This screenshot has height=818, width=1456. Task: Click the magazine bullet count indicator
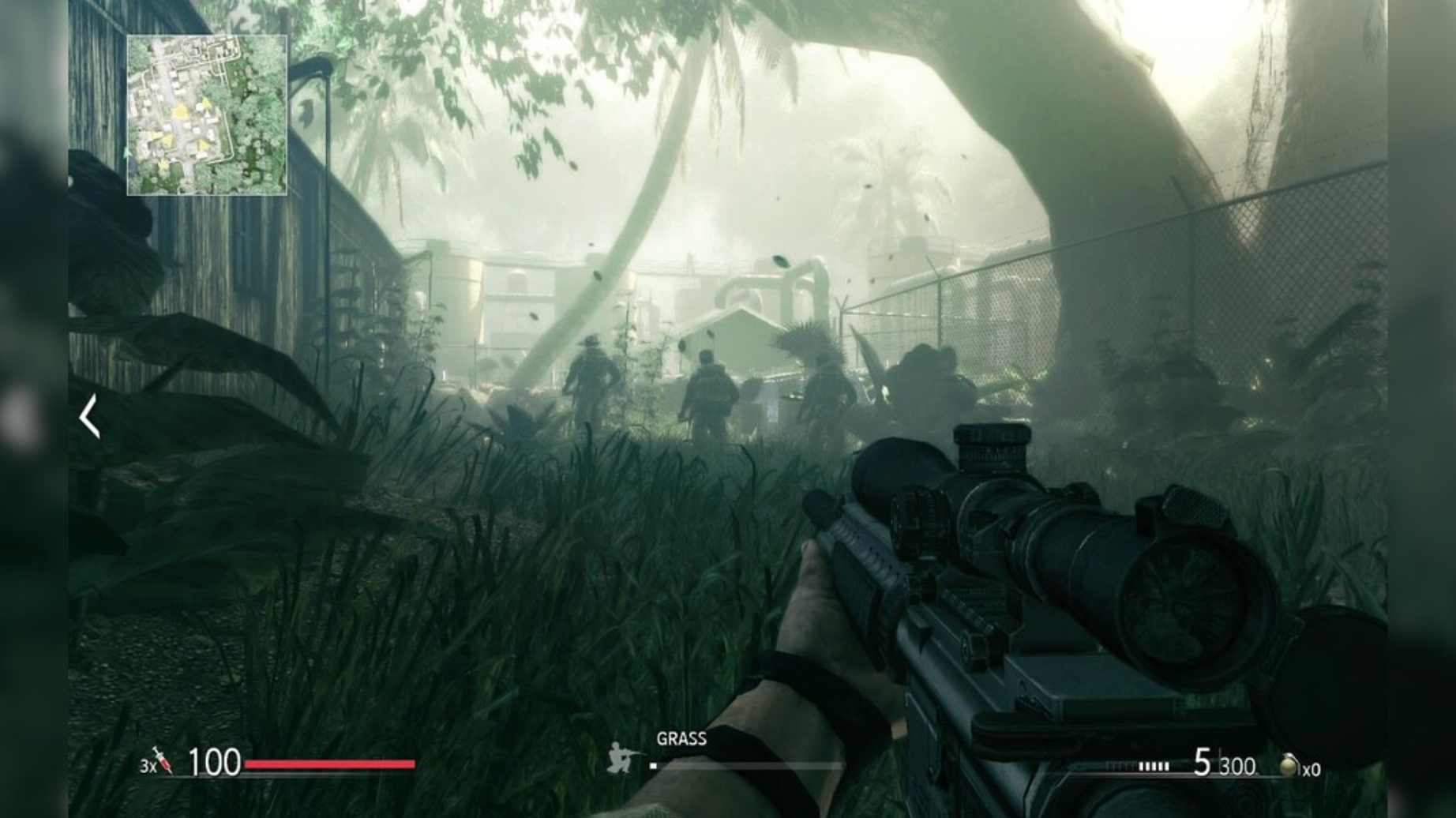(1154, 764)
